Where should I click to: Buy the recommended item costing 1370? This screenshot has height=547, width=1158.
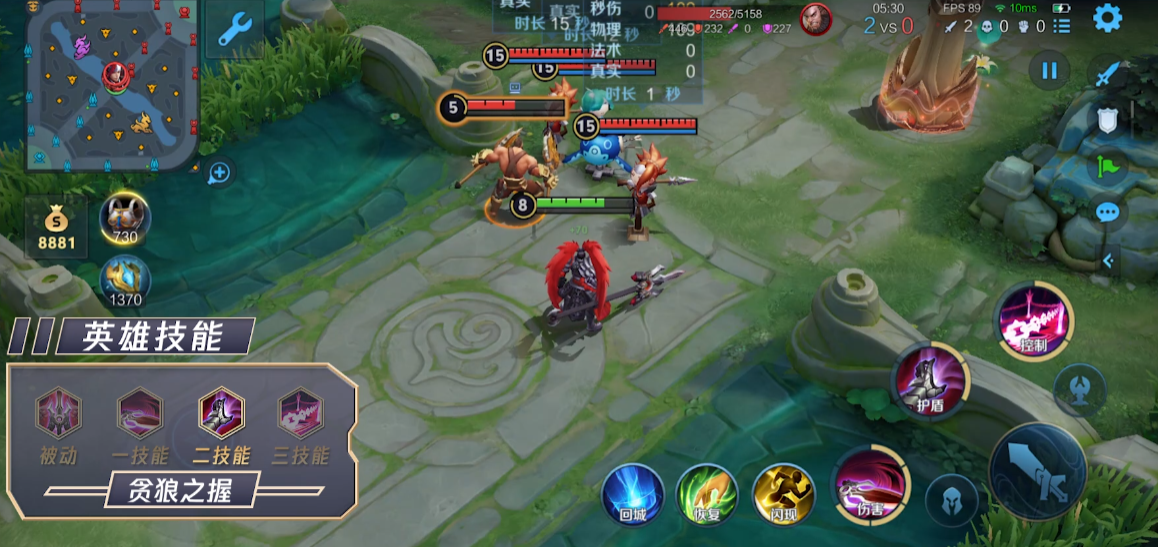125,280
